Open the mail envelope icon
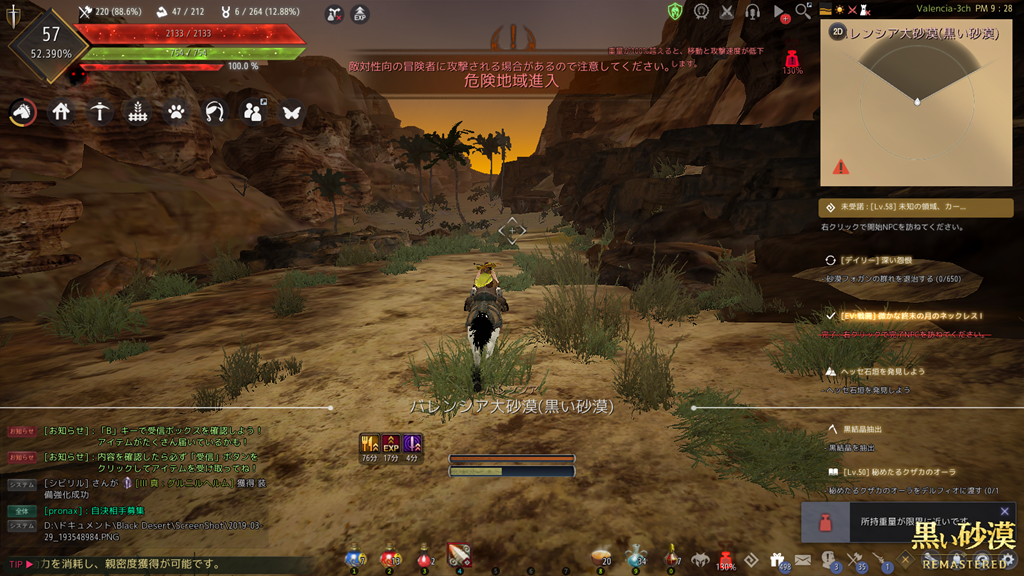 point(802,560)
